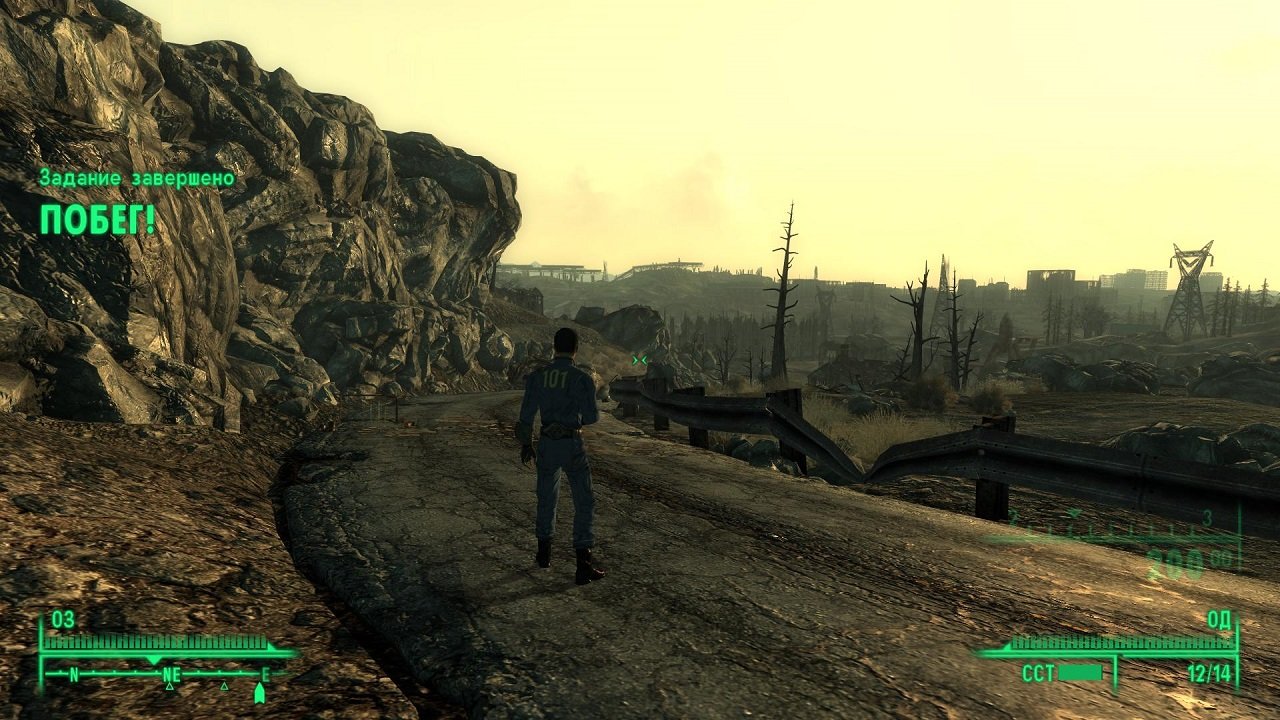The height and width of the screenshot is (720, 1280).
Task: Toggle the undiscovered location triangle near NE
Action: coord(169,688)
